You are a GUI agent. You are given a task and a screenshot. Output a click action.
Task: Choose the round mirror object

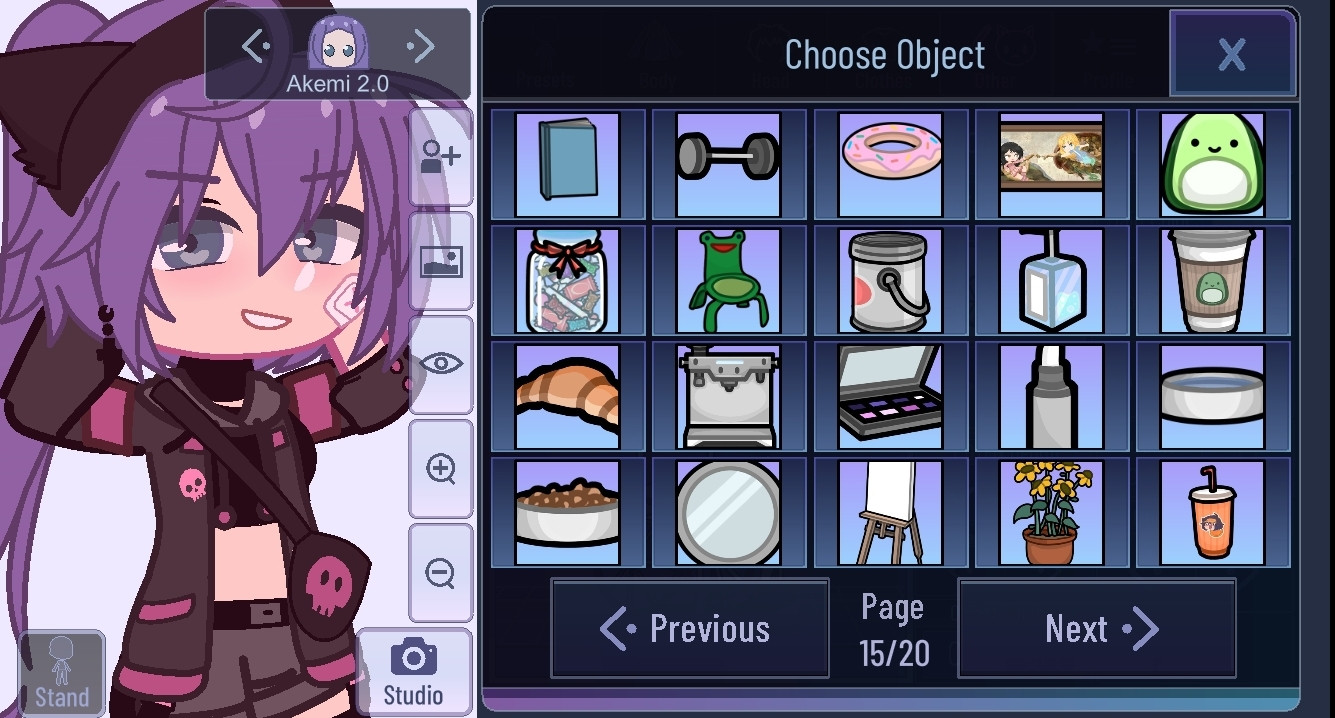[x=728, y=513]
